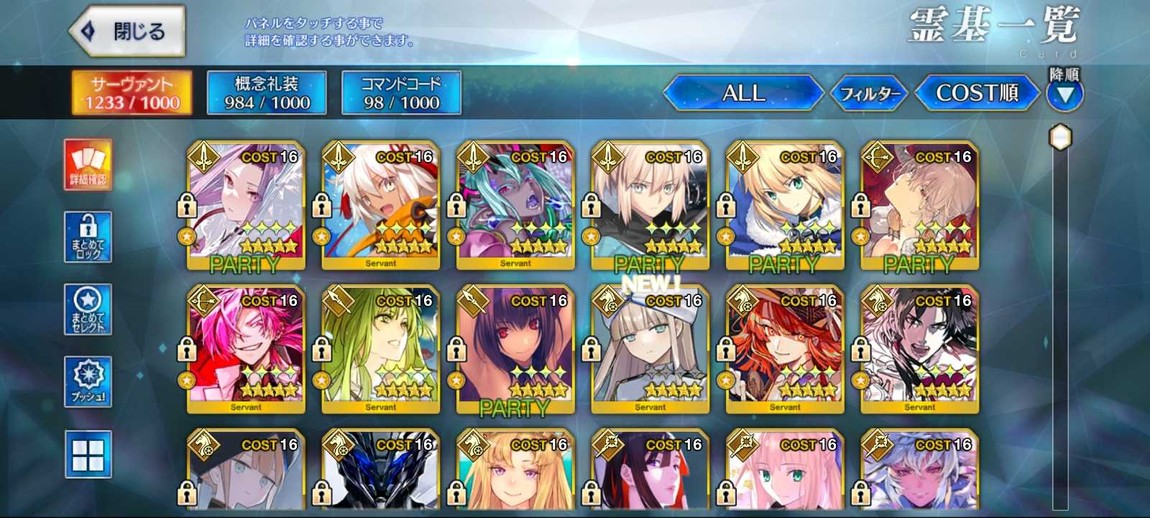Open the 概念礼装 tab
The image size is (1150, 518).
click(x=266, y=93)
